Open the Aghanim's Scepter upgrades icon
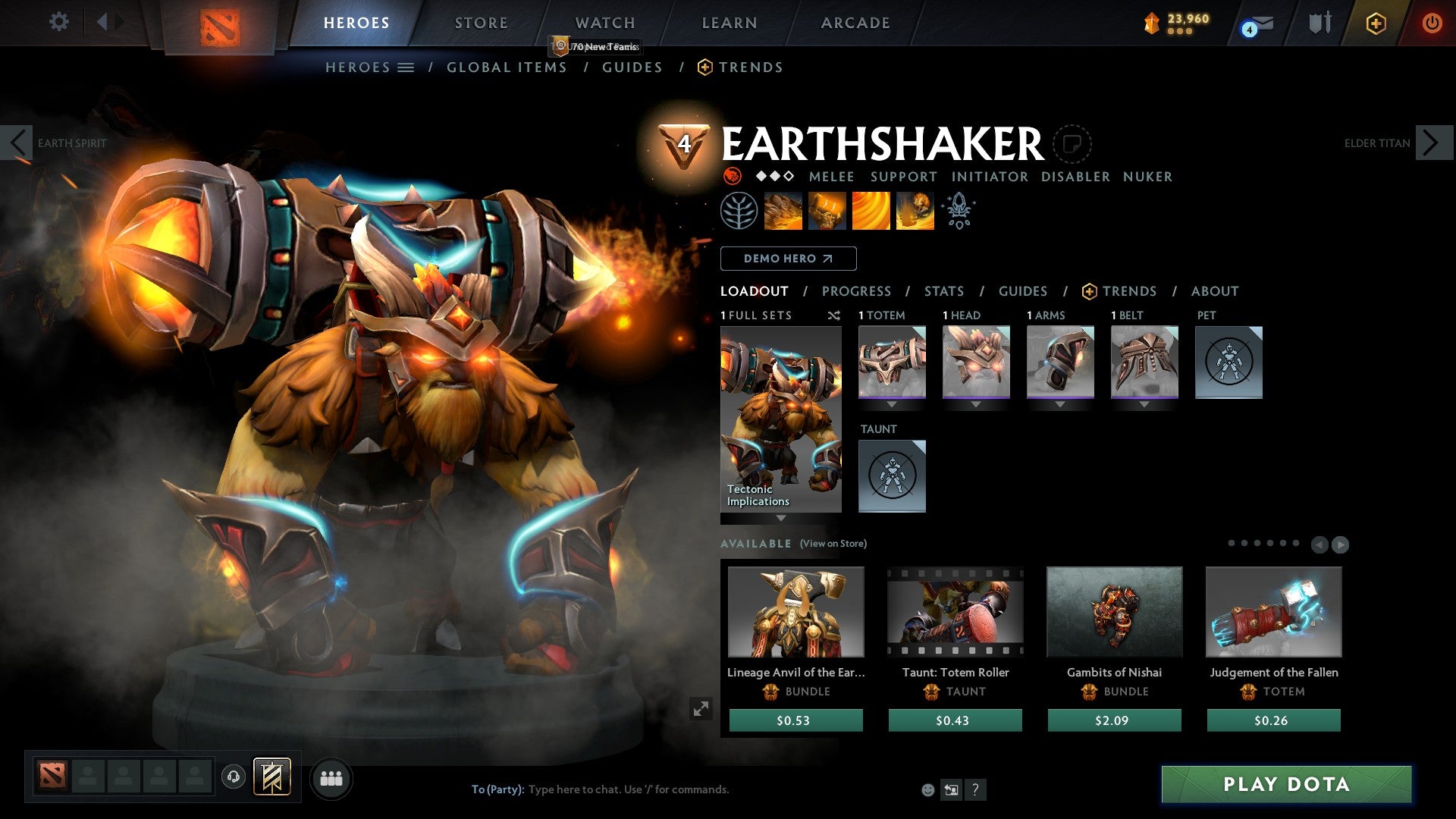Screen dimensions: 1456x819 point(959,211)
